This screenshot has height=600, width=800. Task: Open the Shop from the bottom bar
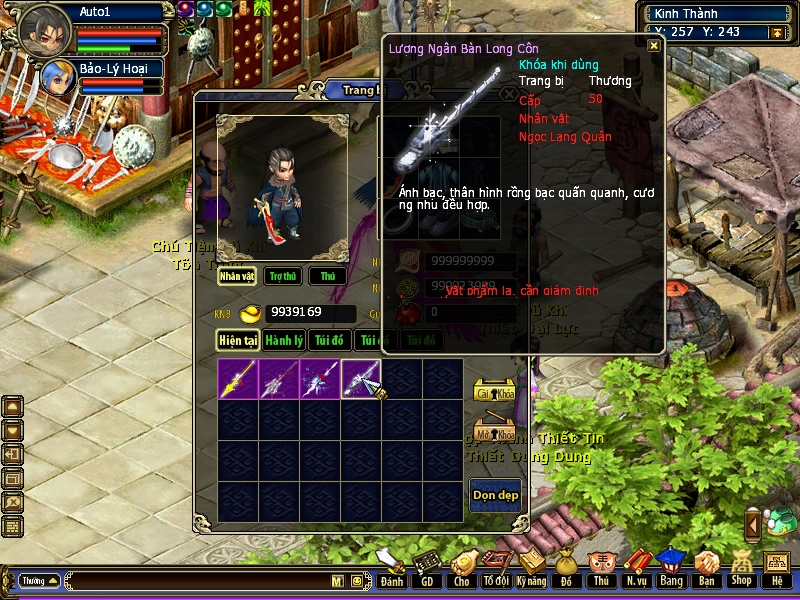click(741, 568)
